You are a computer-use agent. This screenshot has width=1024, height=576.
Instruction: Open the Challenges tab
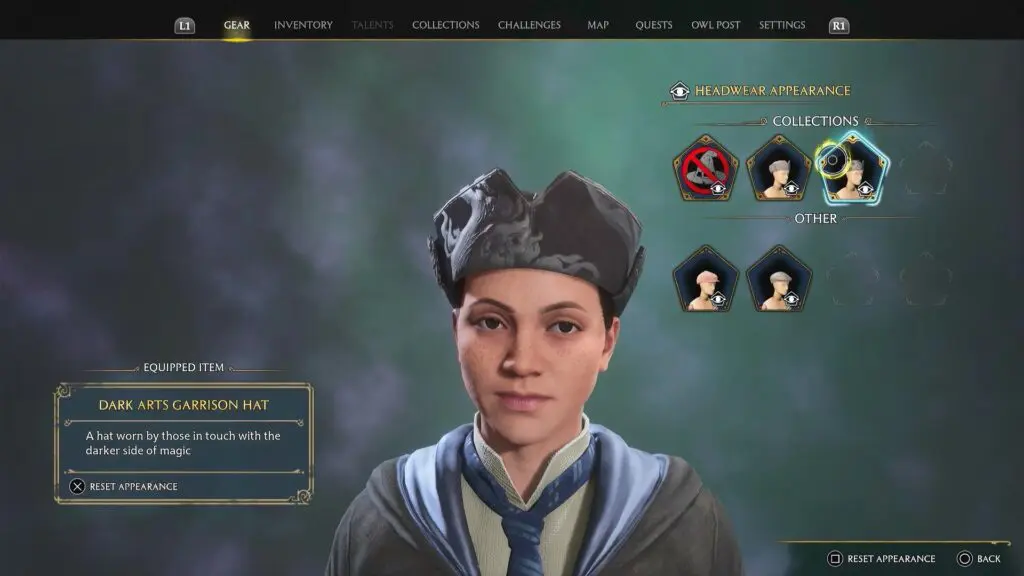pyautogui.click(x=529, y=25)
